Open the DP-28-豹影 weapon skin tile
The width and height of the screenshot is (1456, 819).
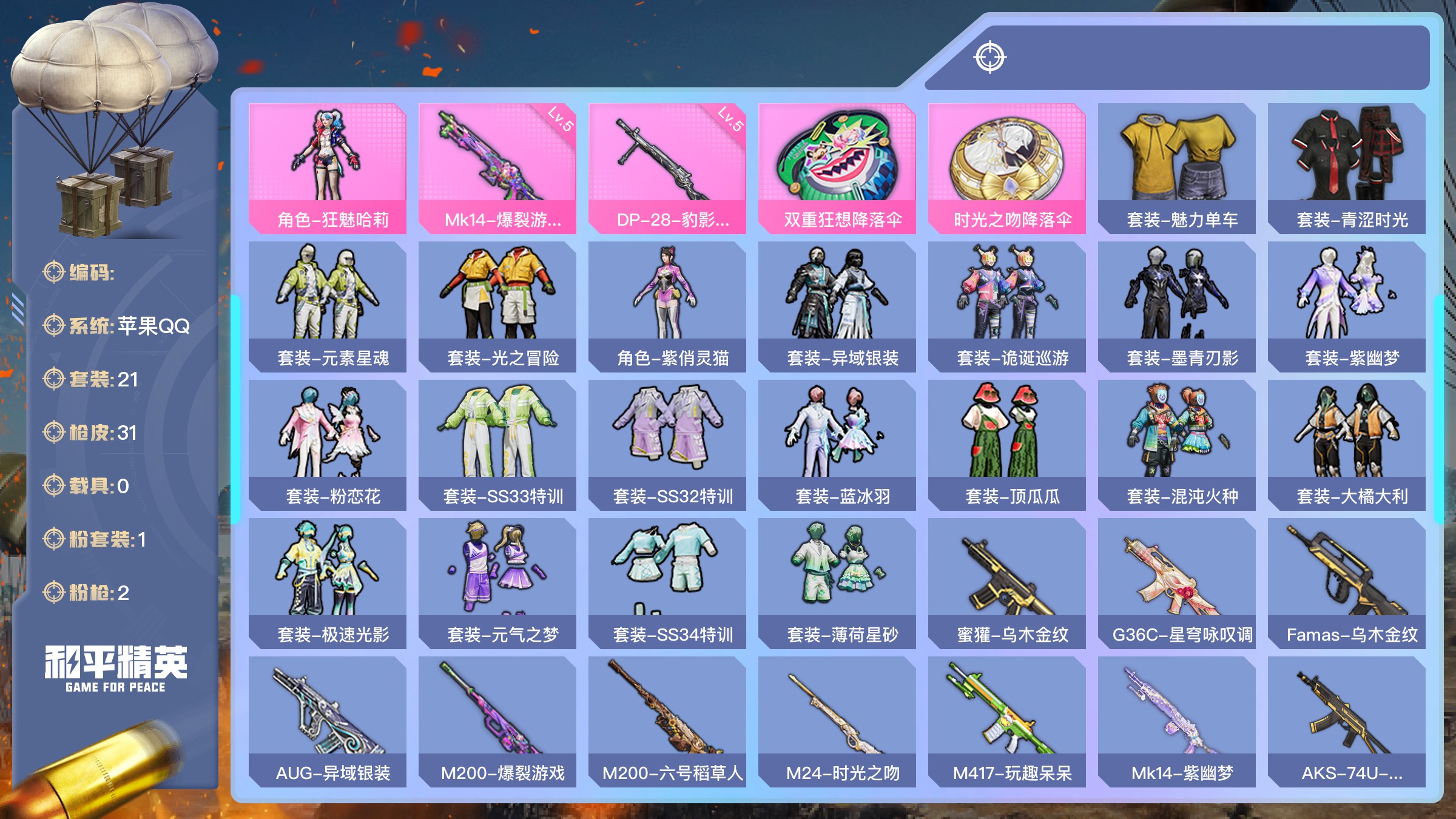pyautogui.click(x=667, y=168)
